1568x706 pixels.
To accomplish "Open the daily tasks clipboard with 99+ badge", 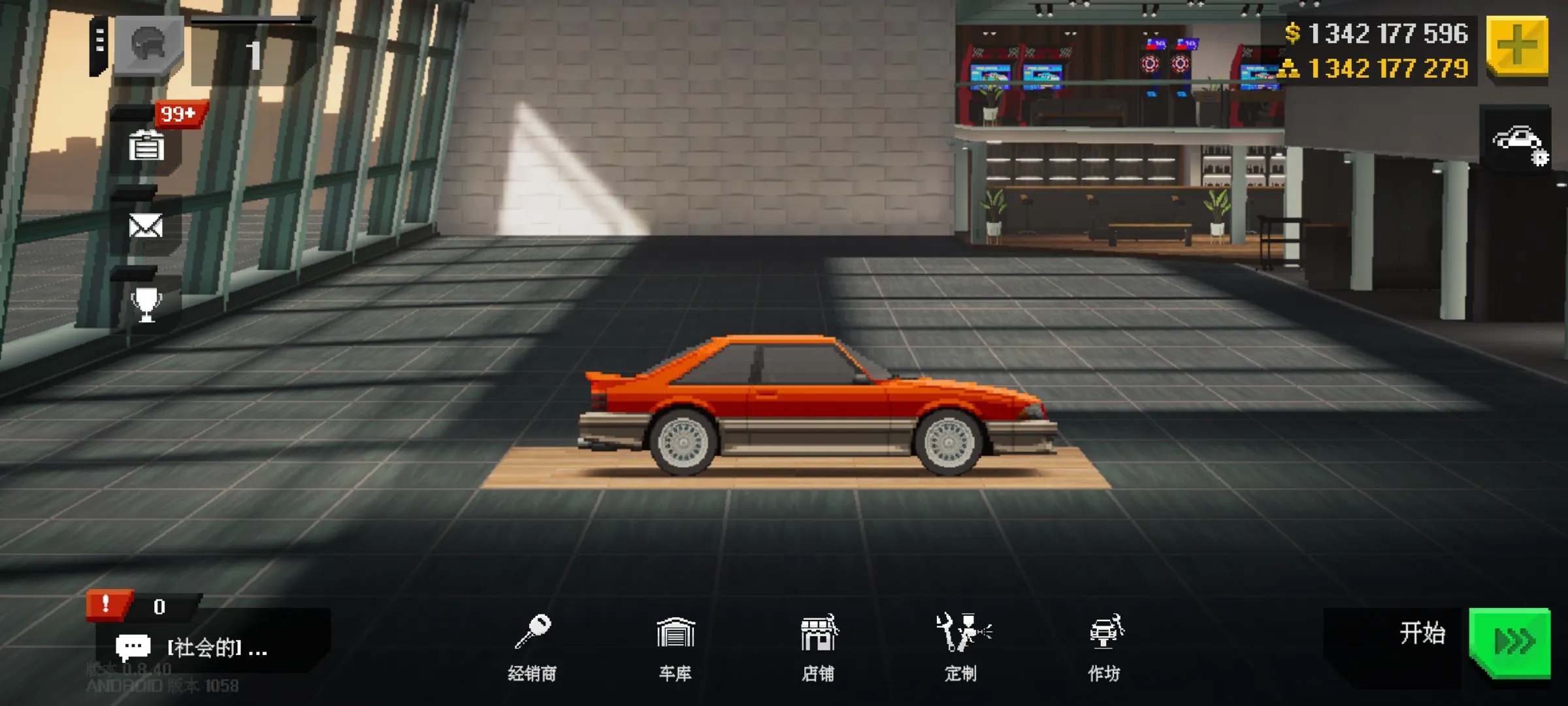I will pos(148,145).
